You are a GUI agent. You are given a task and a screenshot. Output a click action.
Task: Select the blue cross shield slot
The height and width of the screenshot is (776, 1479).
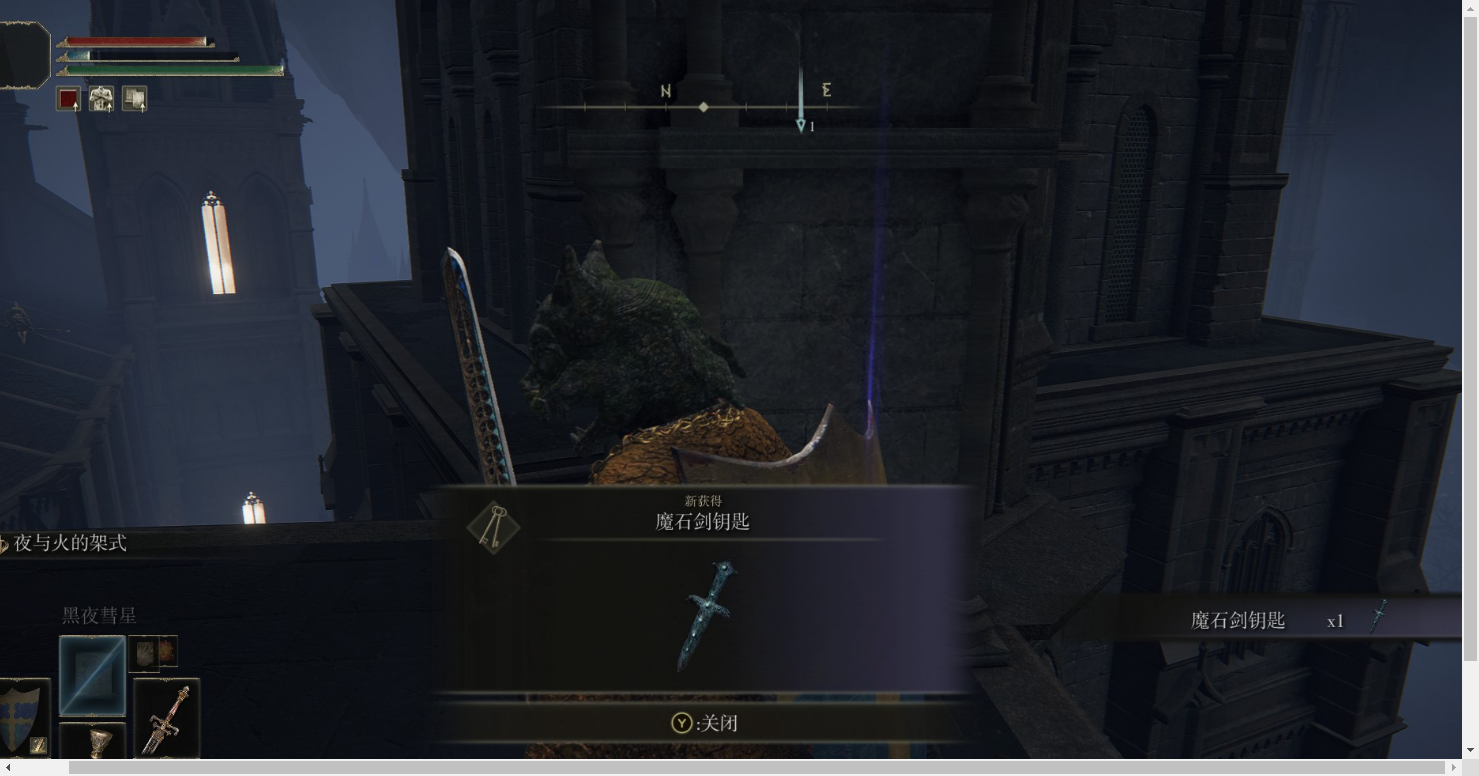point(24,717)
